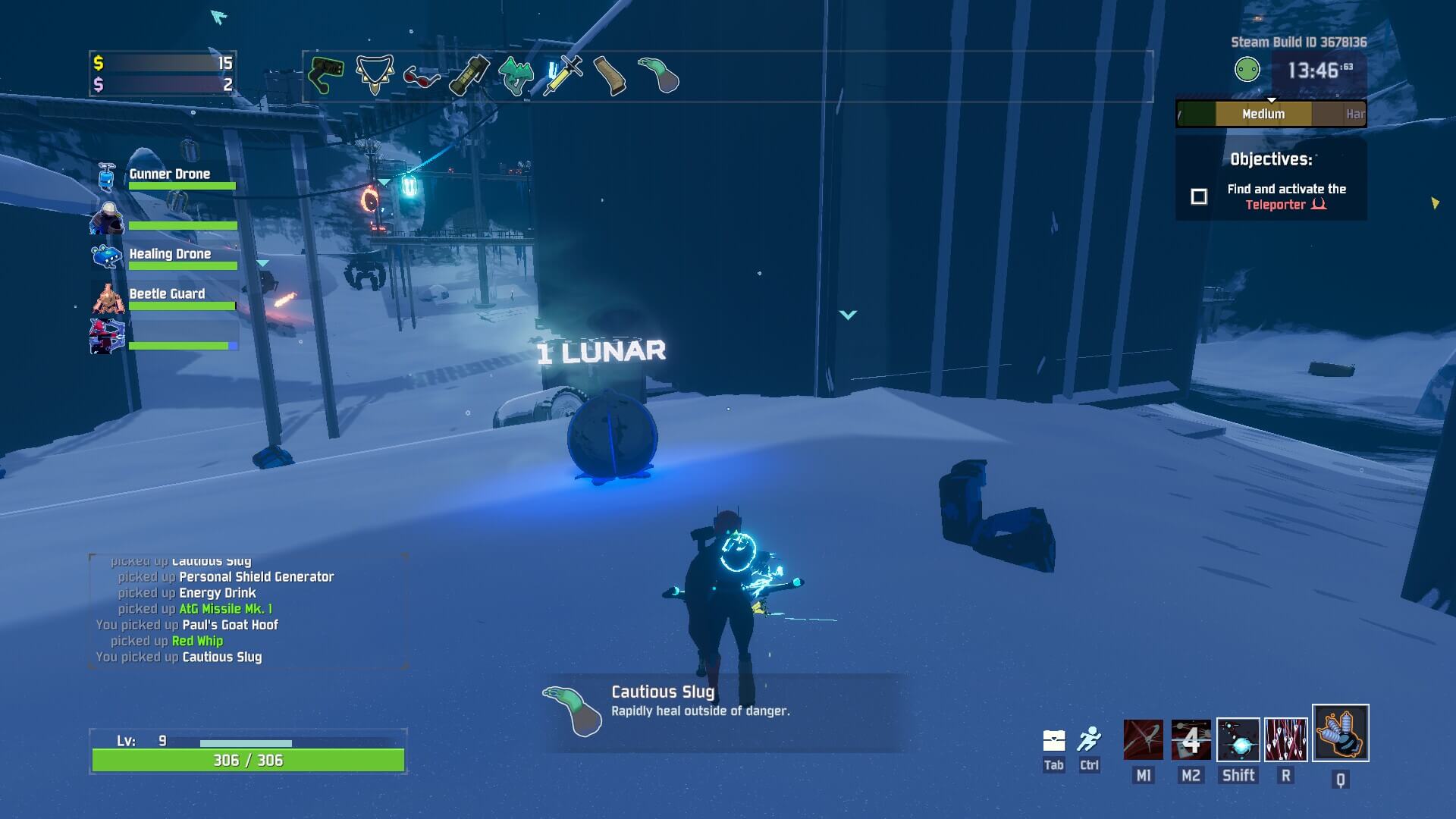
Task: Open the inventory chest icon
Action: pos(1054,740)
